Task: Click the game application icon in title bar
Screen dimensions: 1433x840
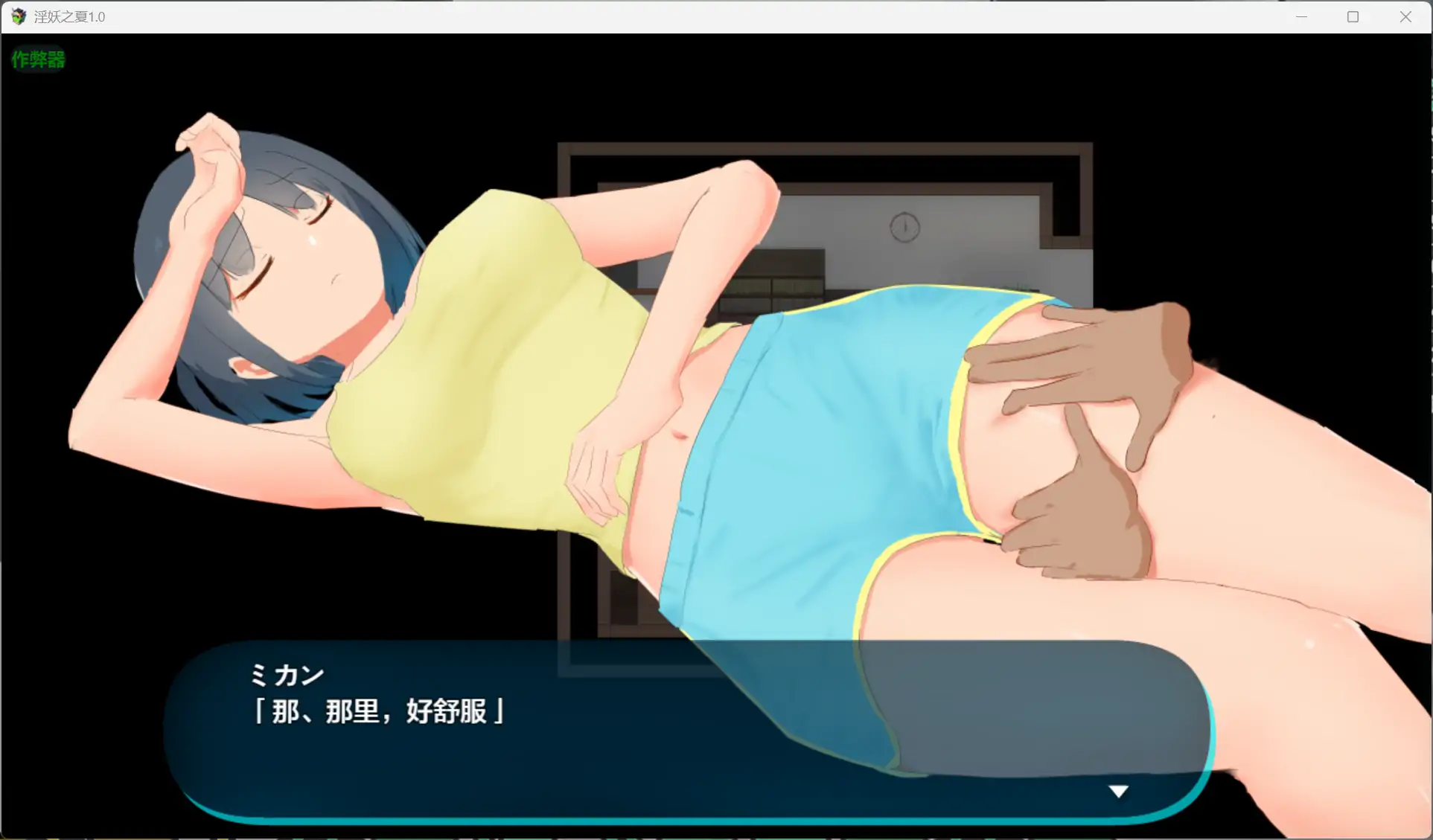Action: pyautogui.click(x=16, y=16)
